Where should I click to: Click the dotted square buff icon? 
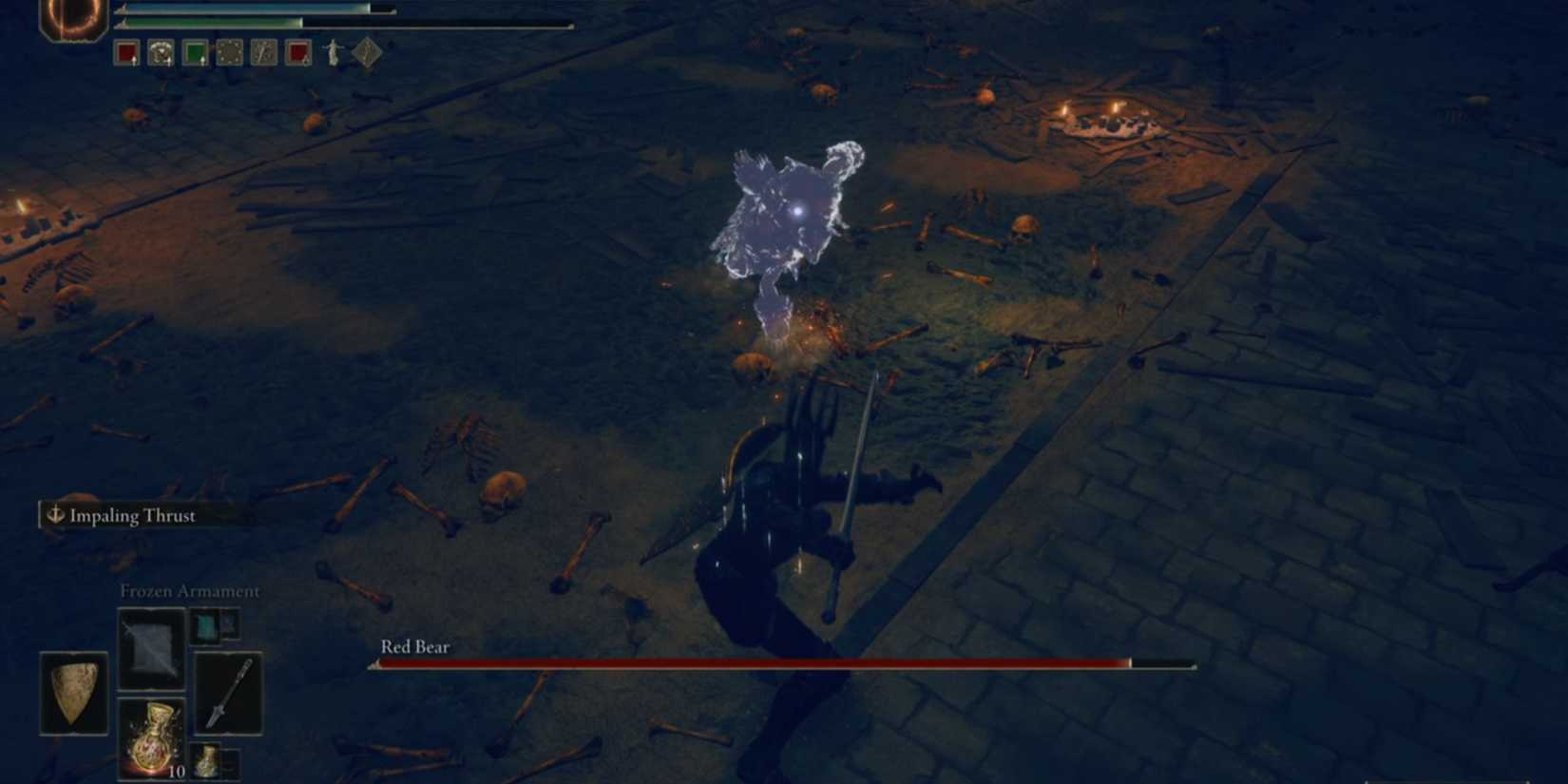pos(229,52)
